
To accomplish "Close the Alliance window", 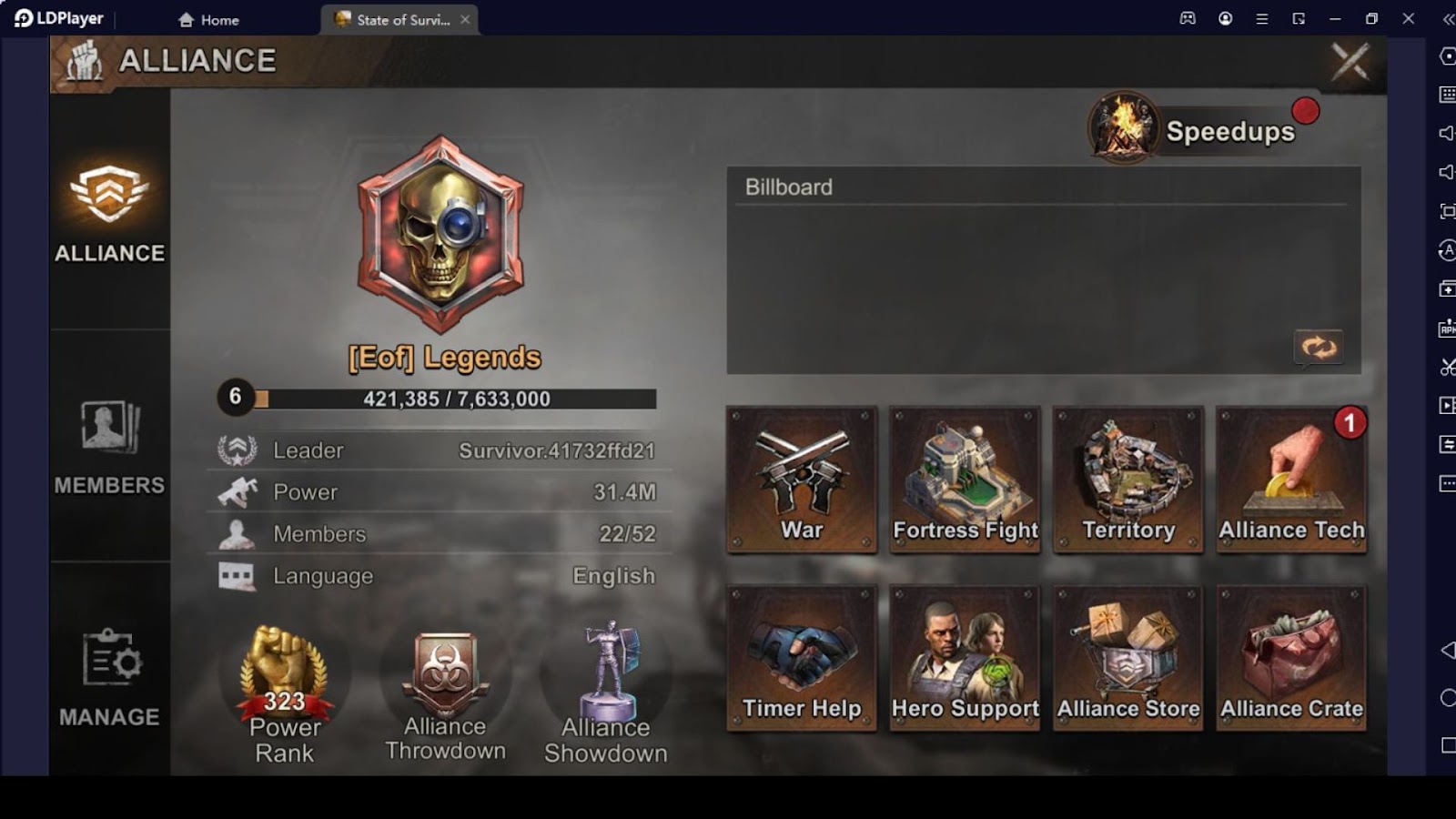I will 1350,62.
